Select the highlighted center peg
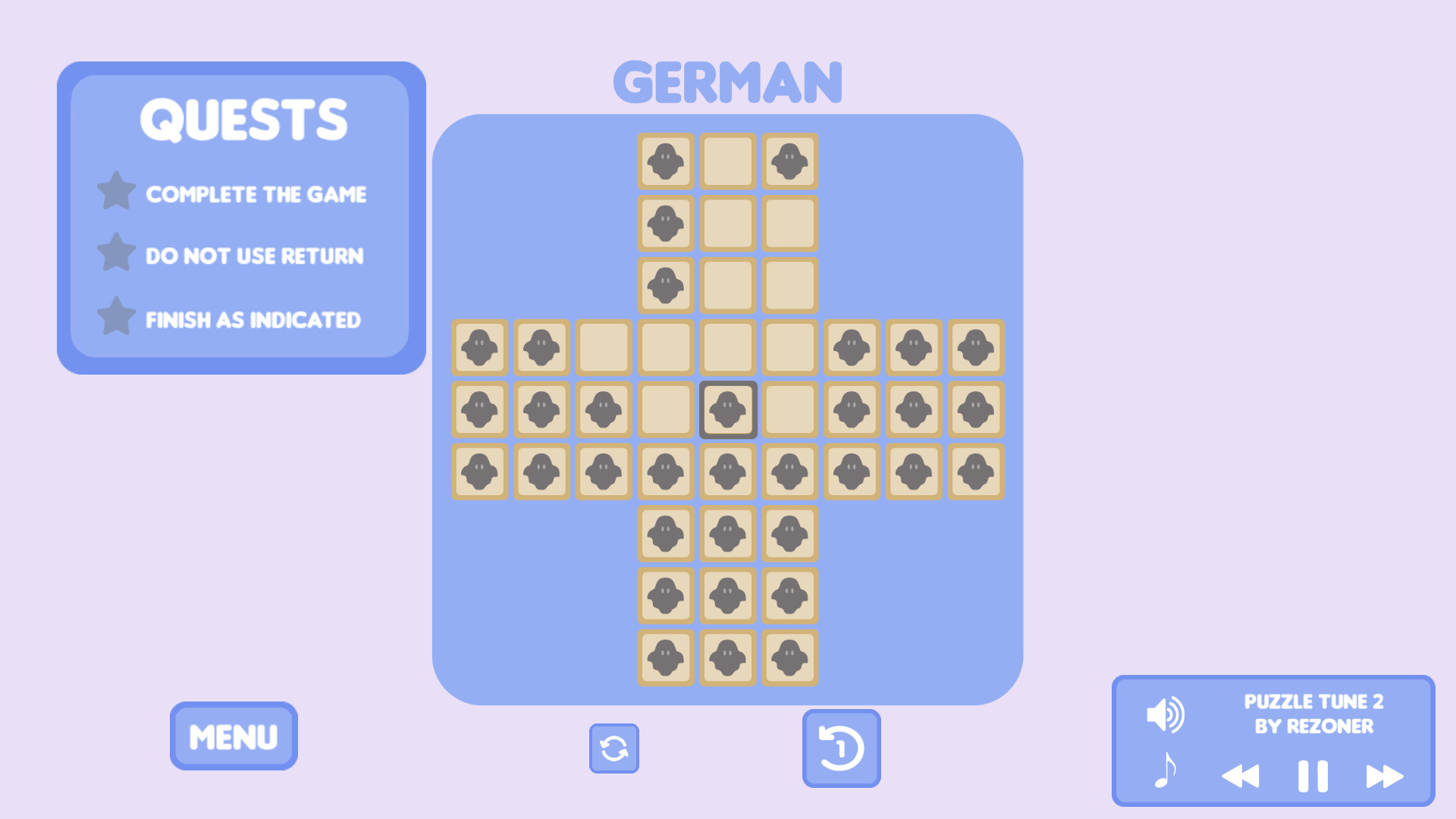The height and width of the screenshot is (819, 1456). tap(727, 409)
